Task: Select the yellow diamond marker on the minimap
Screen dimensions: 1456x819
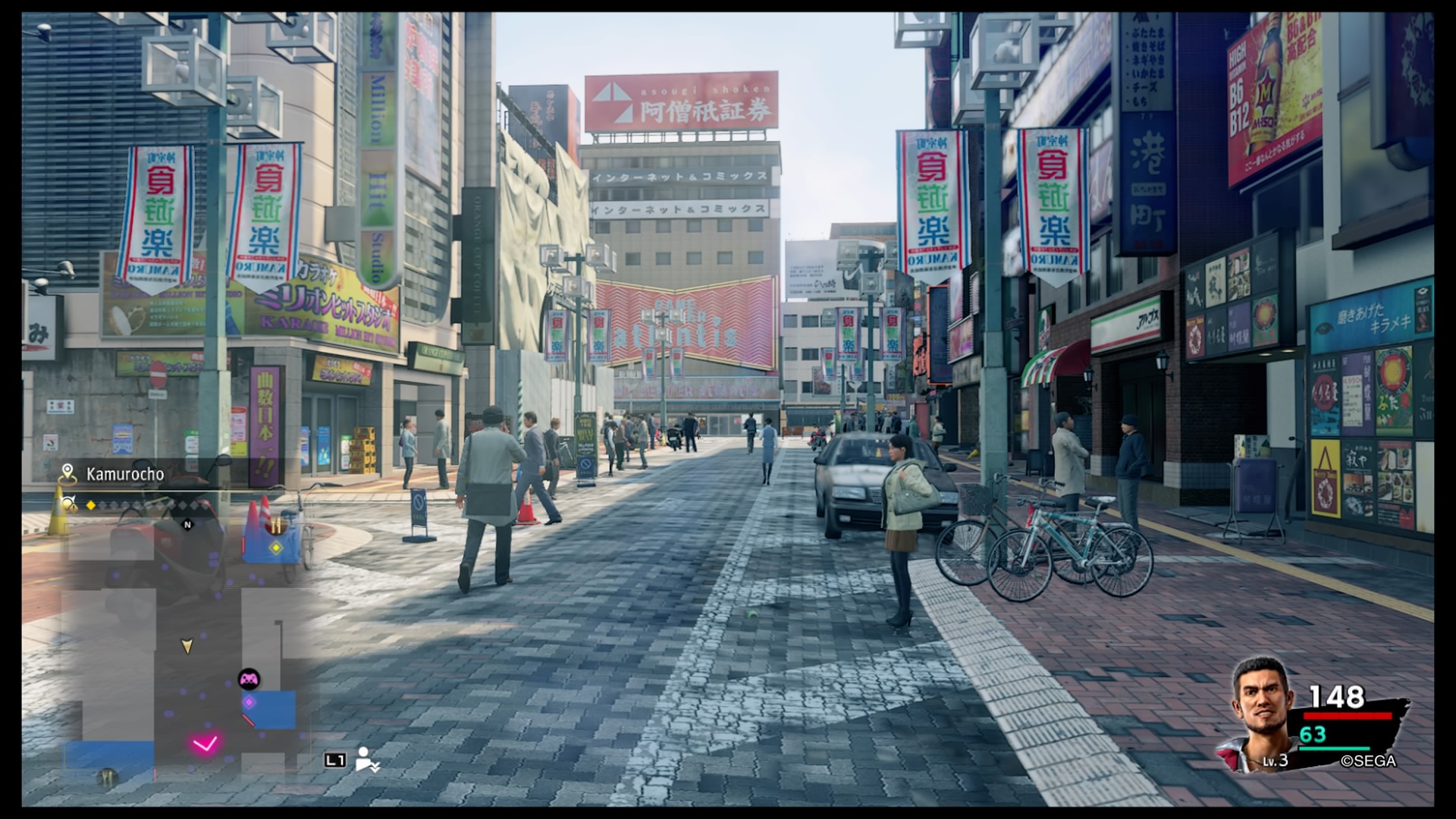Action: click(276, 547)
